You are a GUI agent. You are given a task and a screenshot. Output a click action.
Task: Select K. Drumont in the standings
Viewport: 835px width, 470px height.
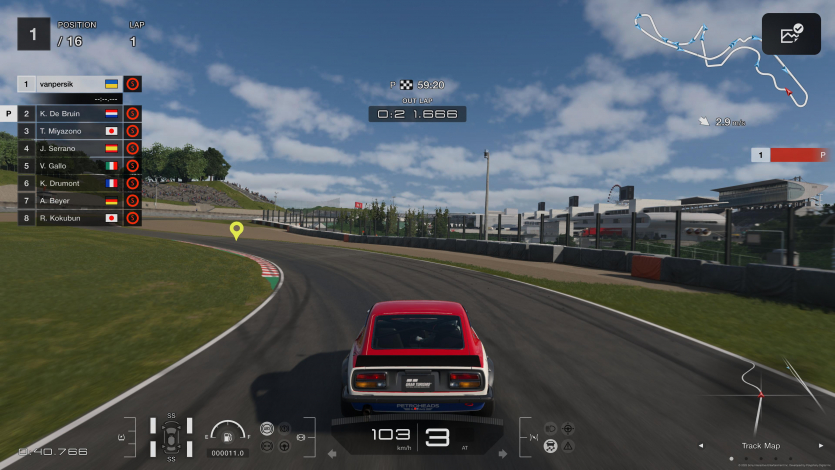click(70, 183)
